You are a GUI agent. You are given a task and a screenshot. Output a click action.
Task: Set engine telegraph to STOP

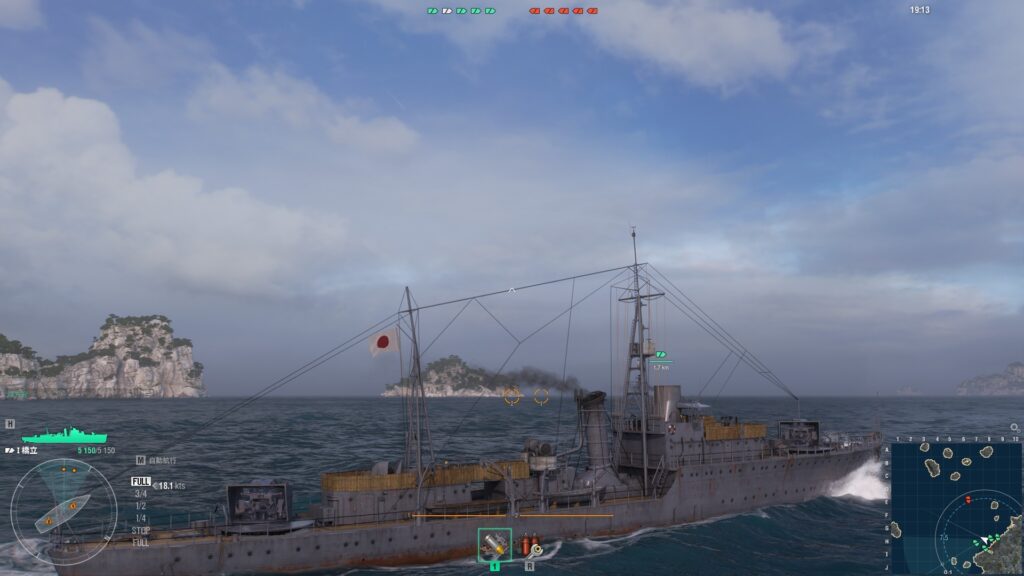(x=141, y=530)
